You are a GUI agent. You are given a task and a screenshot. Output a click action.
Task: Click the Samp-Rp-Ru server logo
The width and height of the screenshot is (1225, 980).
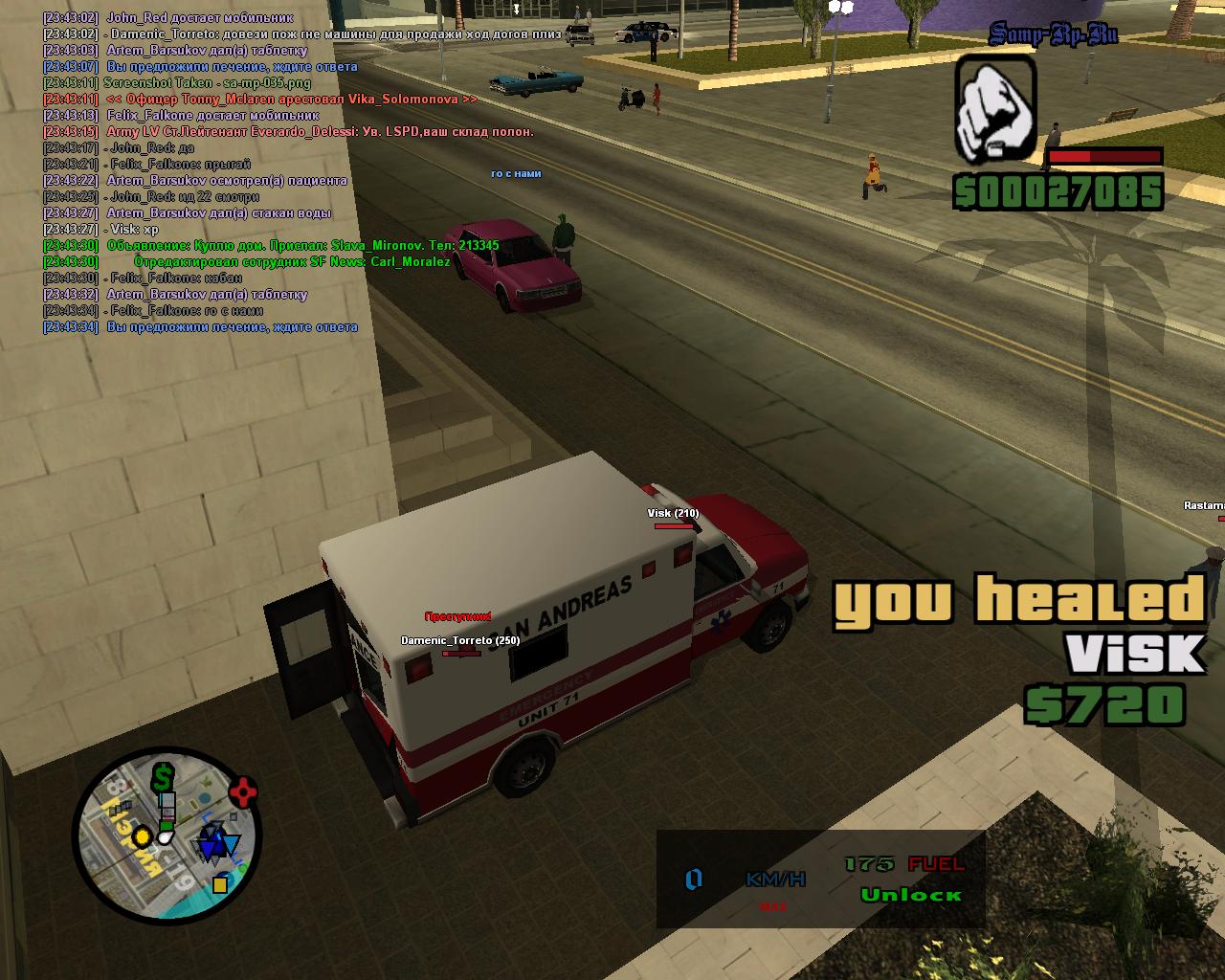[x=1053, y=35]
